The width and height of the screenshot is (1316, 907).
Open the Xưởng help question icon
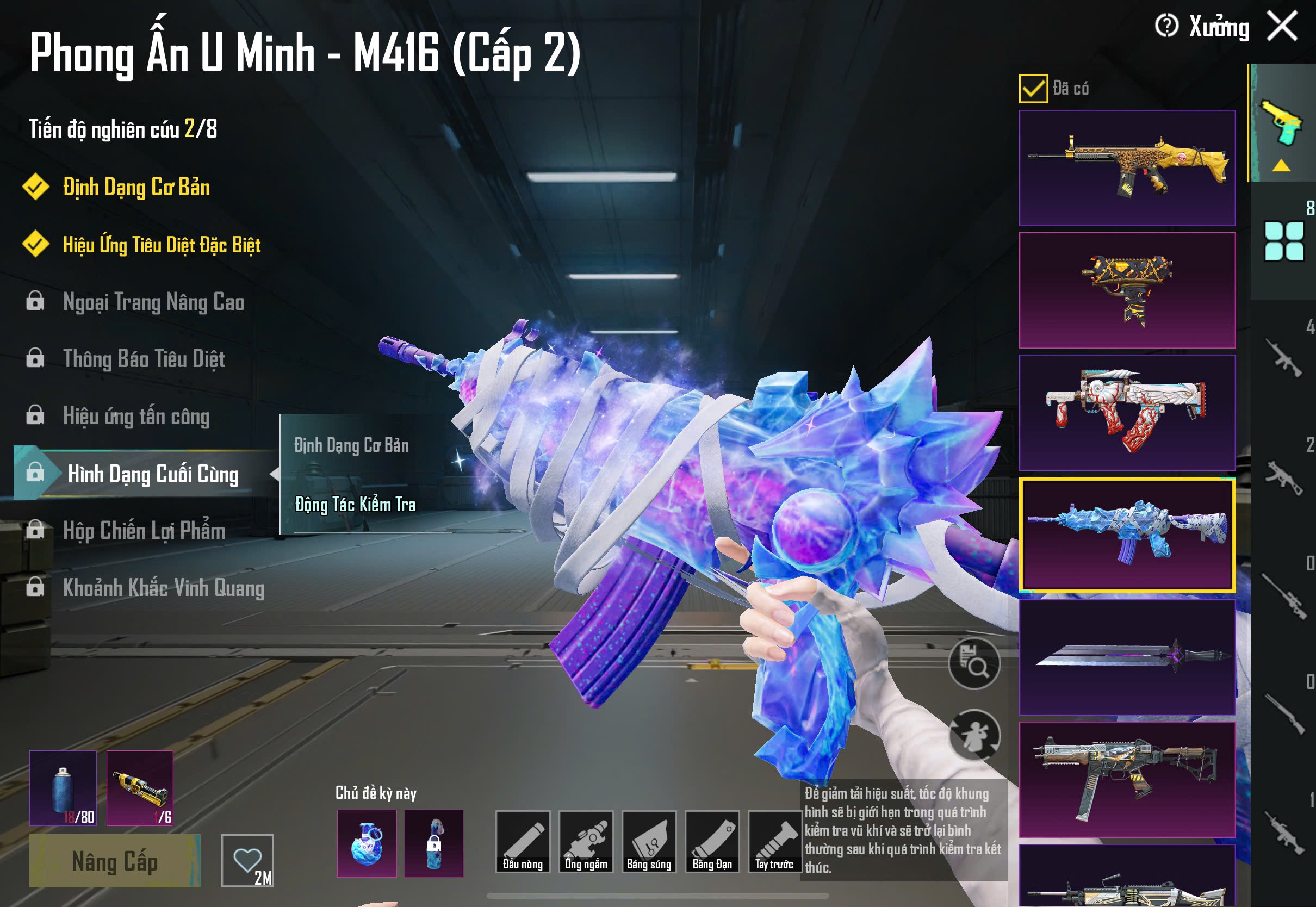[x=1166, y=26]
